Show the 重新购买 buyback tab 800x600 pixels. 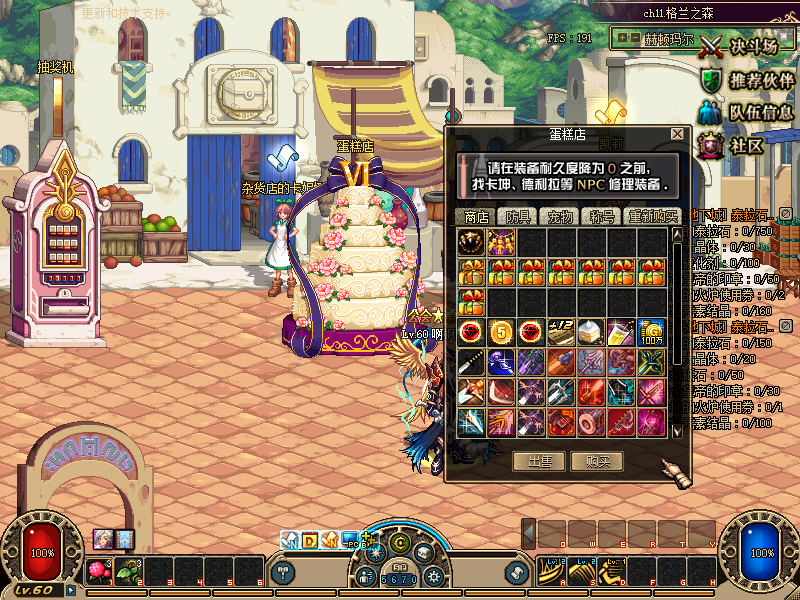click(651, 216)
